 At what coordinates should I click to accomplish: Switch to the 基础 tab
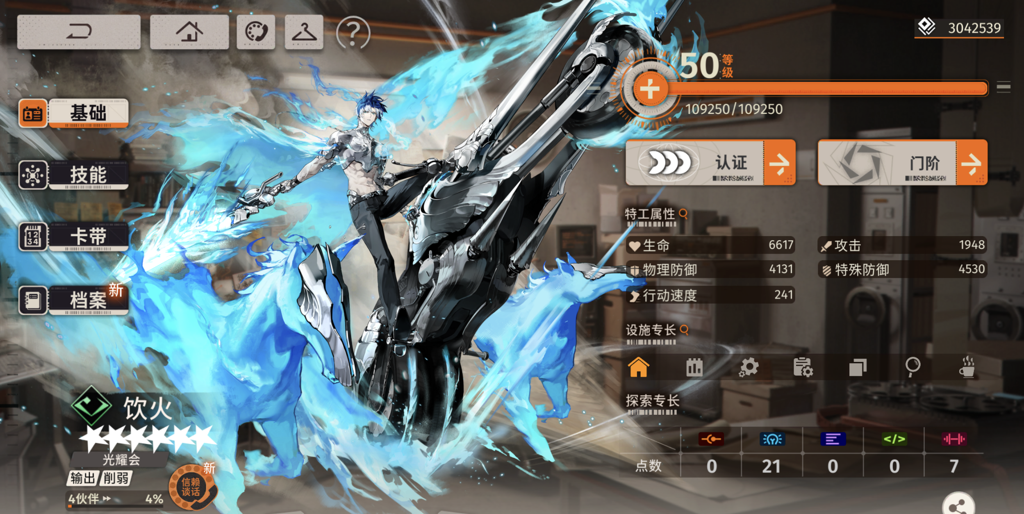(75, 113)
